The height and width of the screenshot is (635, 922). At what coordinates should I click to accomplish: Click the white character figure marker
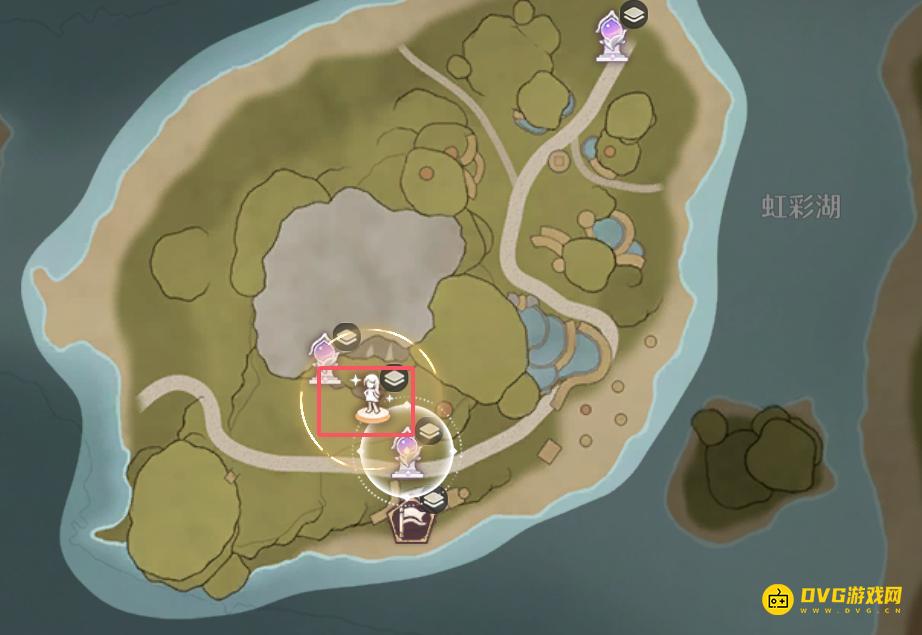point(372,398)
